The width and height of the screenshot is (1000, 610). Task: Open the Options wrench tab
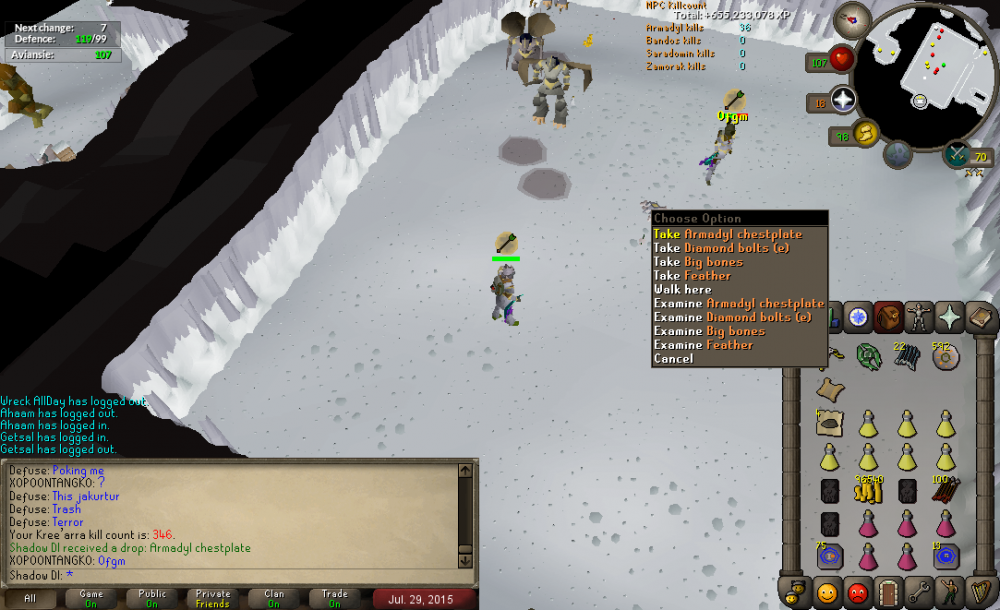click(x=919, y=592)
